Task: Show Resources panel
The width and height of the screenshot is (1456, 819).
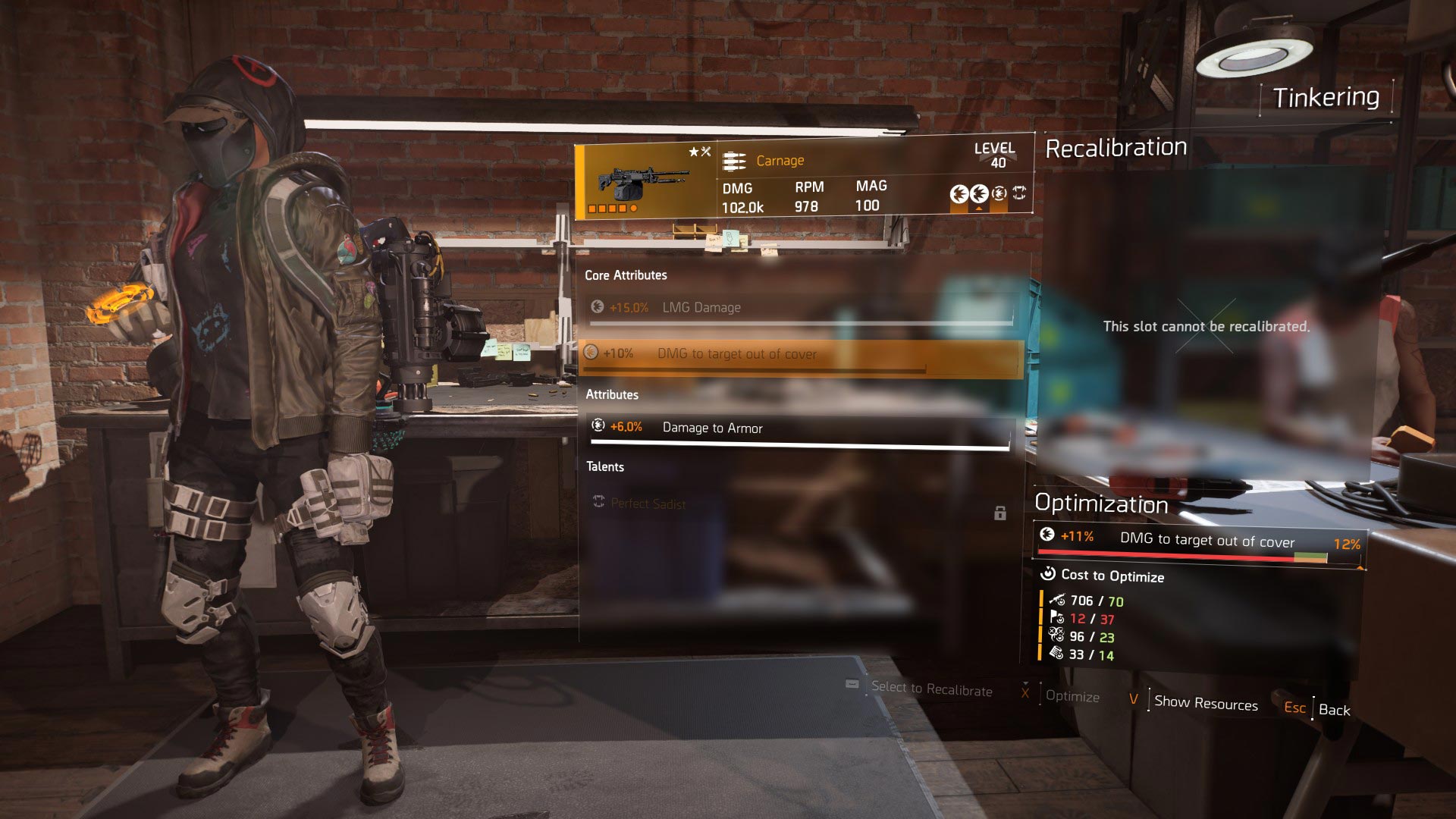Action: pyautogui.click(x=1205, y=703)
